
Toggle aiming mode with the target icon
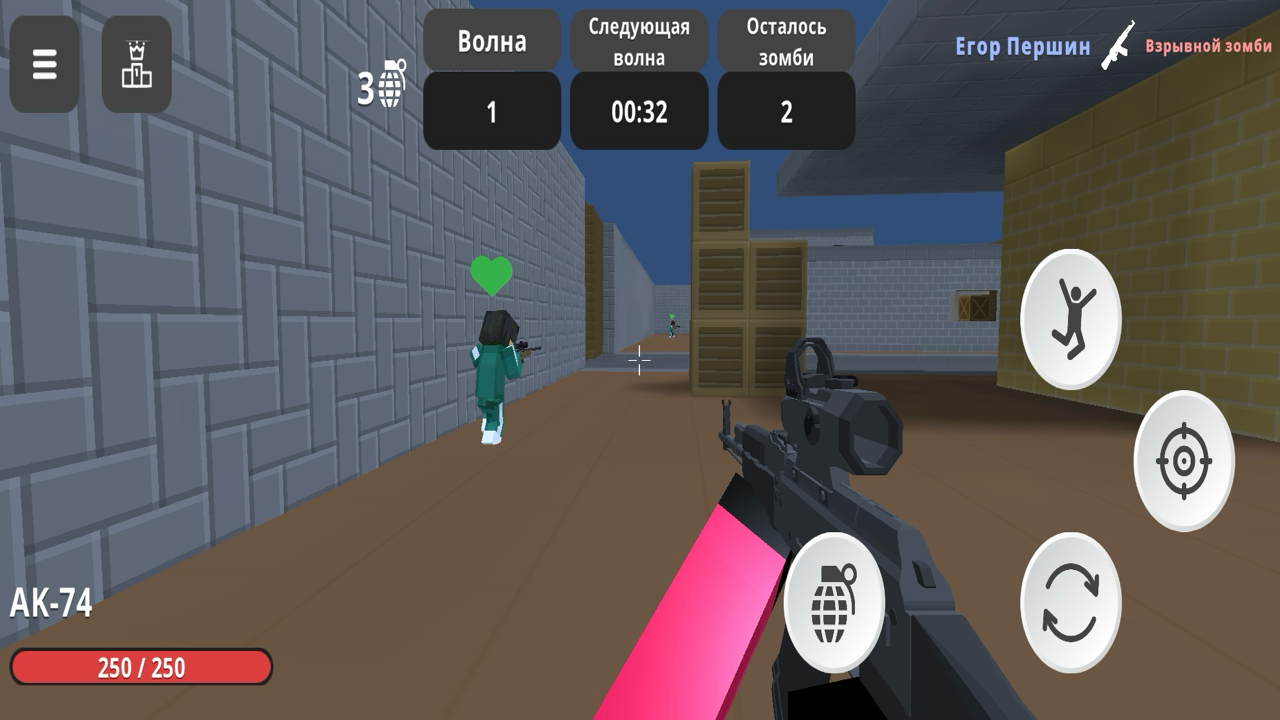point(1183,462)
